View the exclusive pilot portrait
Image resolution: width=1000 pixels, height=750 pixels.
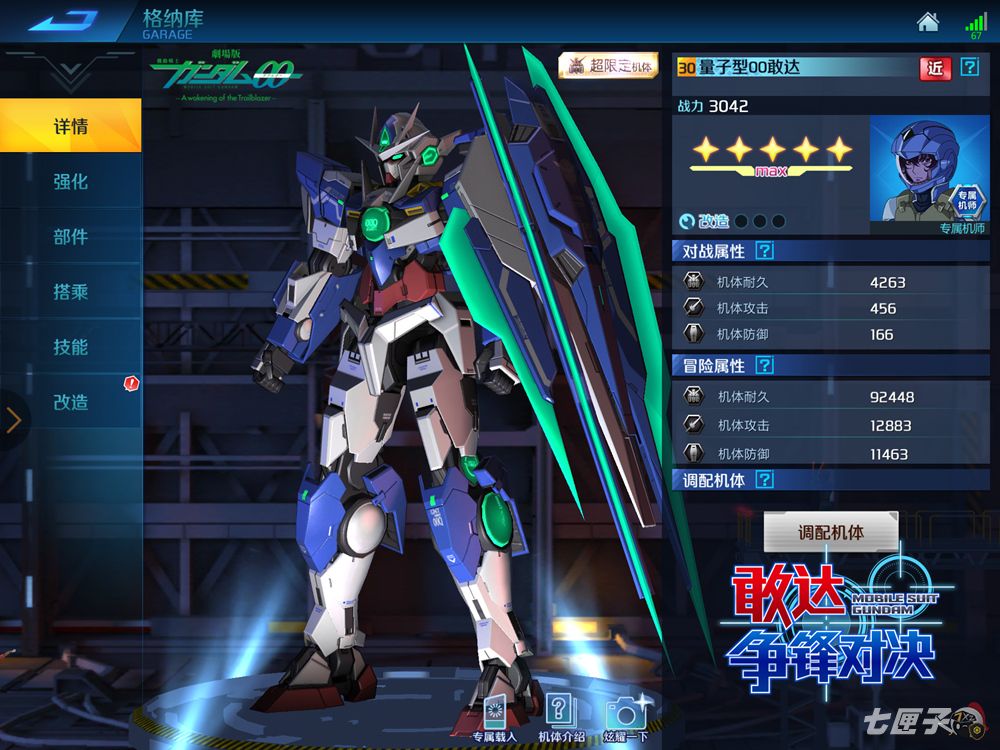click(x=929, y=172)
